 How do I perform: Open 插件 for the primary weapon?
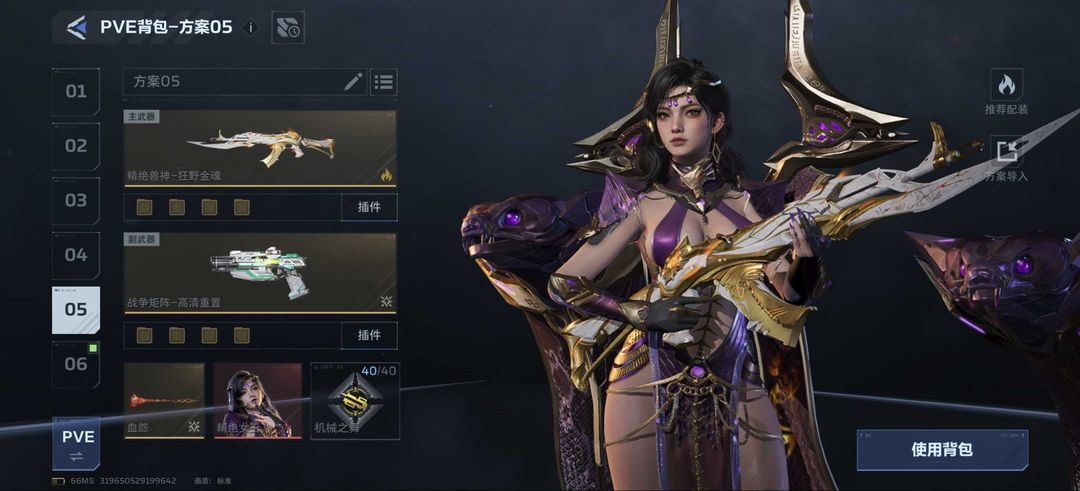point(368,207)
